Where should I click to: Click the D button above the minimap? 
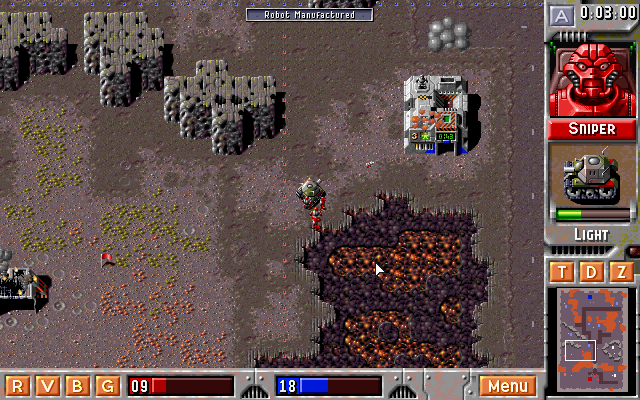pyautogui.click(x=591, y=273)
